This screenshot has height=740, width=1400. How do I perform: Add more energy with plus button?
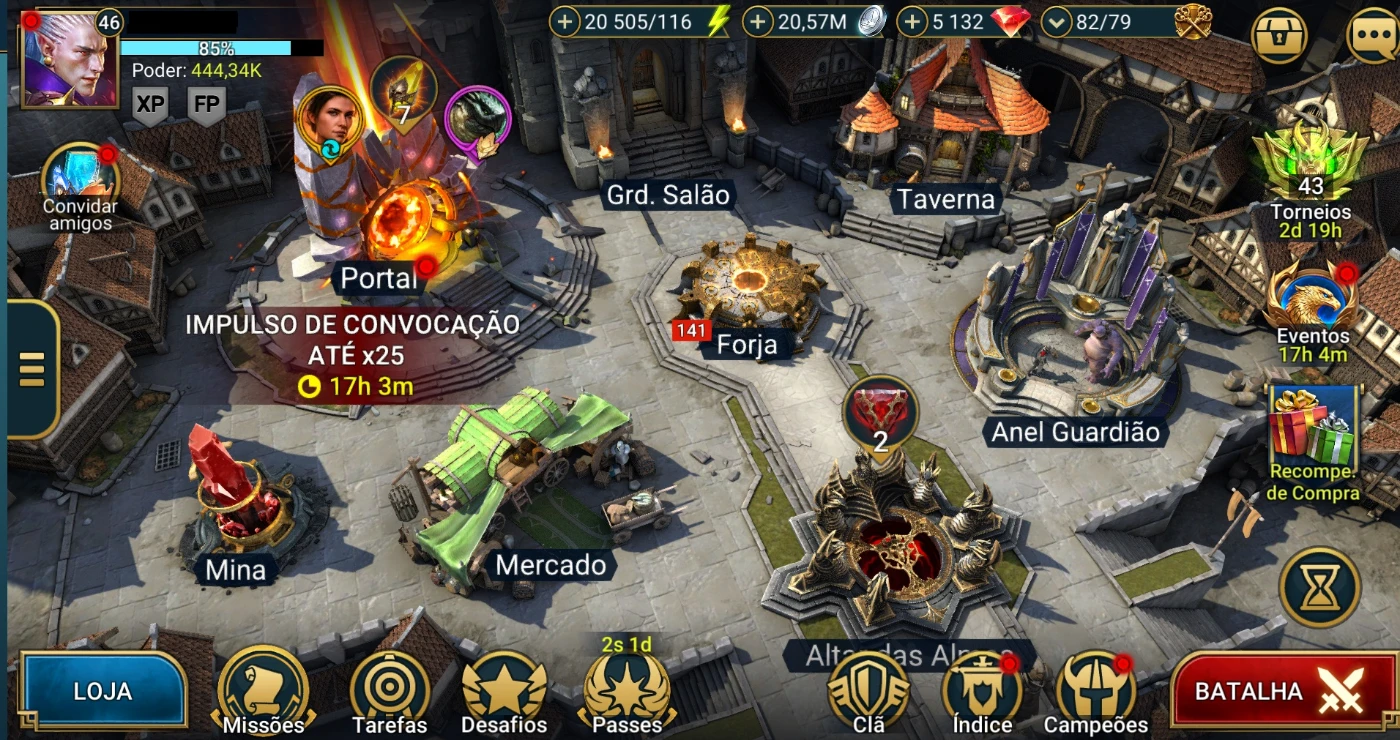[x=565, y=22]
